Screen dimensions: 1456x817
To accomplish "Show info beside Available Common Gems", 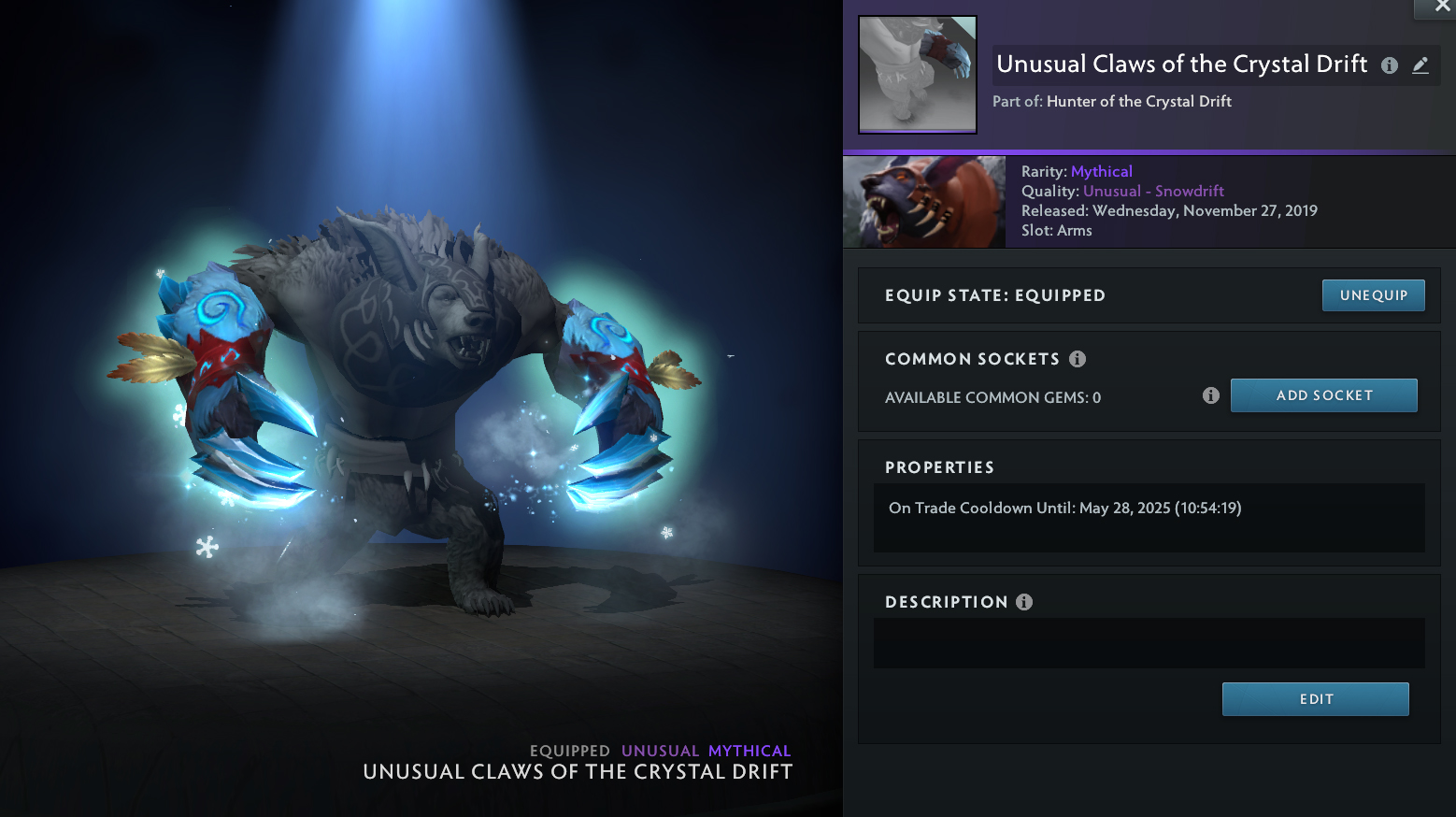I will tap(1211, 395).
